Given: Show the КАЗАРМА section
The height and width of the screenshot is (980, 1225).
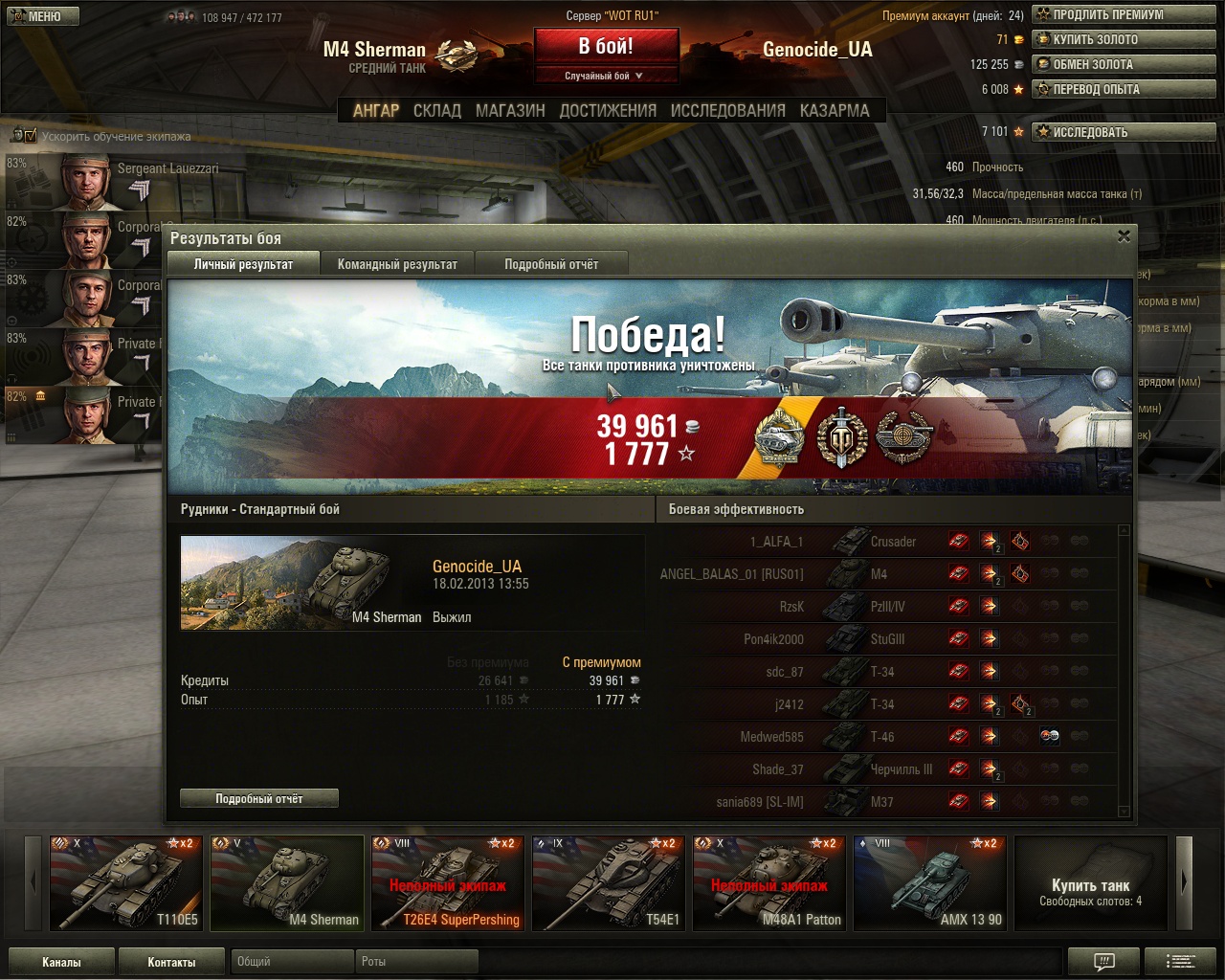Looking at the screenshot, I should tap(835, 110).
